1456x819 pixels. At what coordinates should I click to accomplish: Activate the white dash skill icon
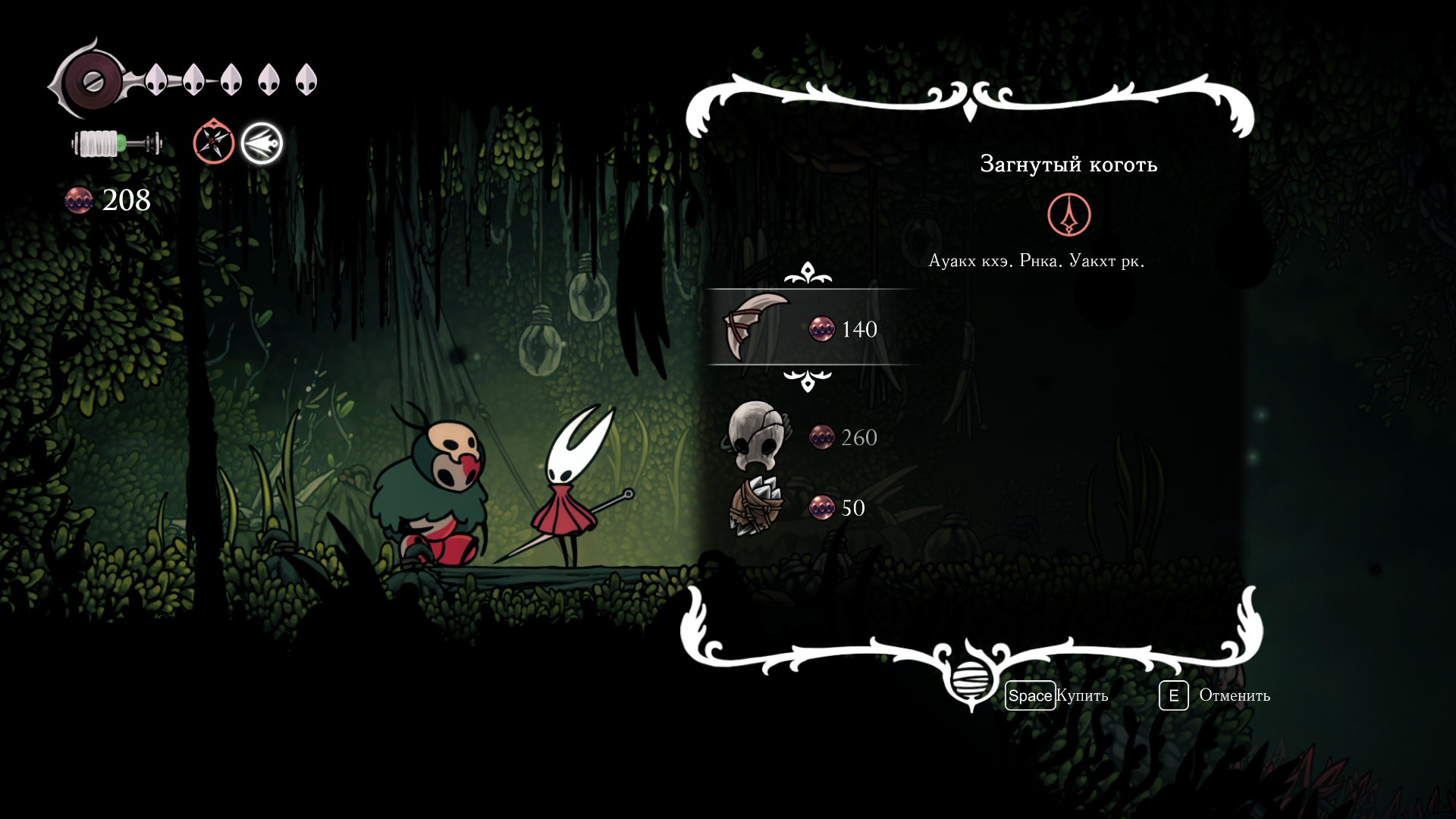click(x=262, y=143)
